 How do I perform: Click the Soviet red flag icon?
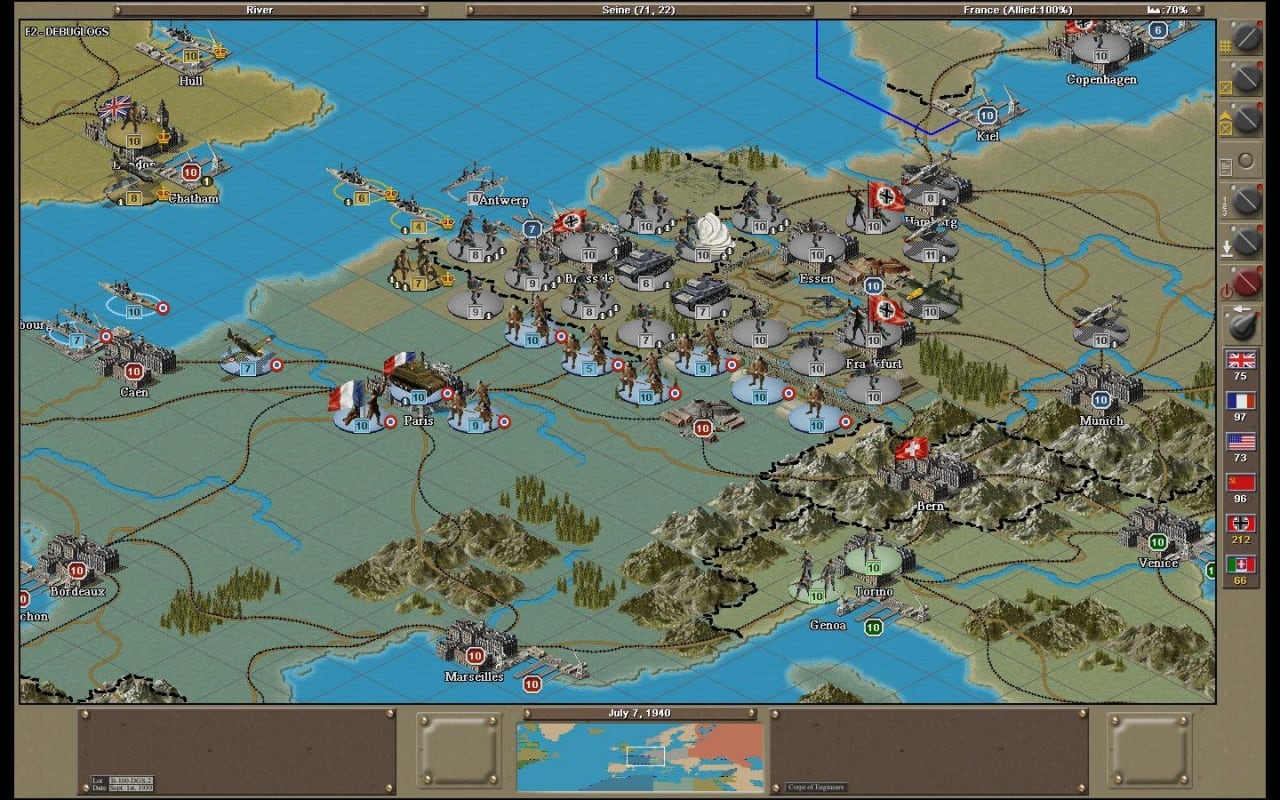[1240, 483]
